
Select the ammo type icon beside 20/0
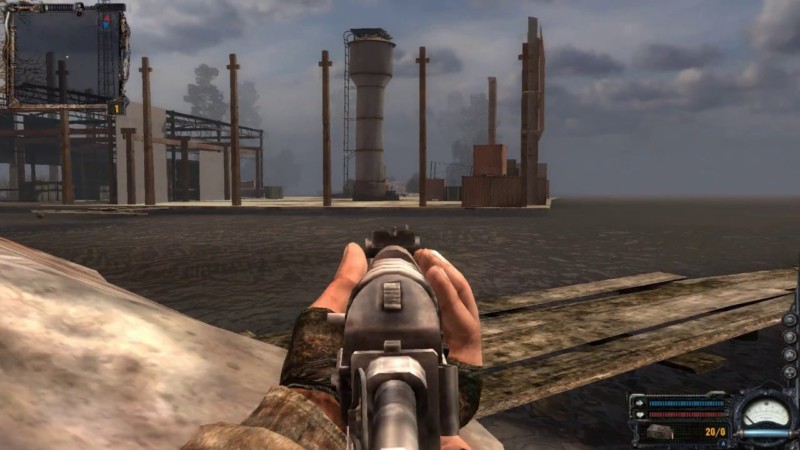point(660,432)
